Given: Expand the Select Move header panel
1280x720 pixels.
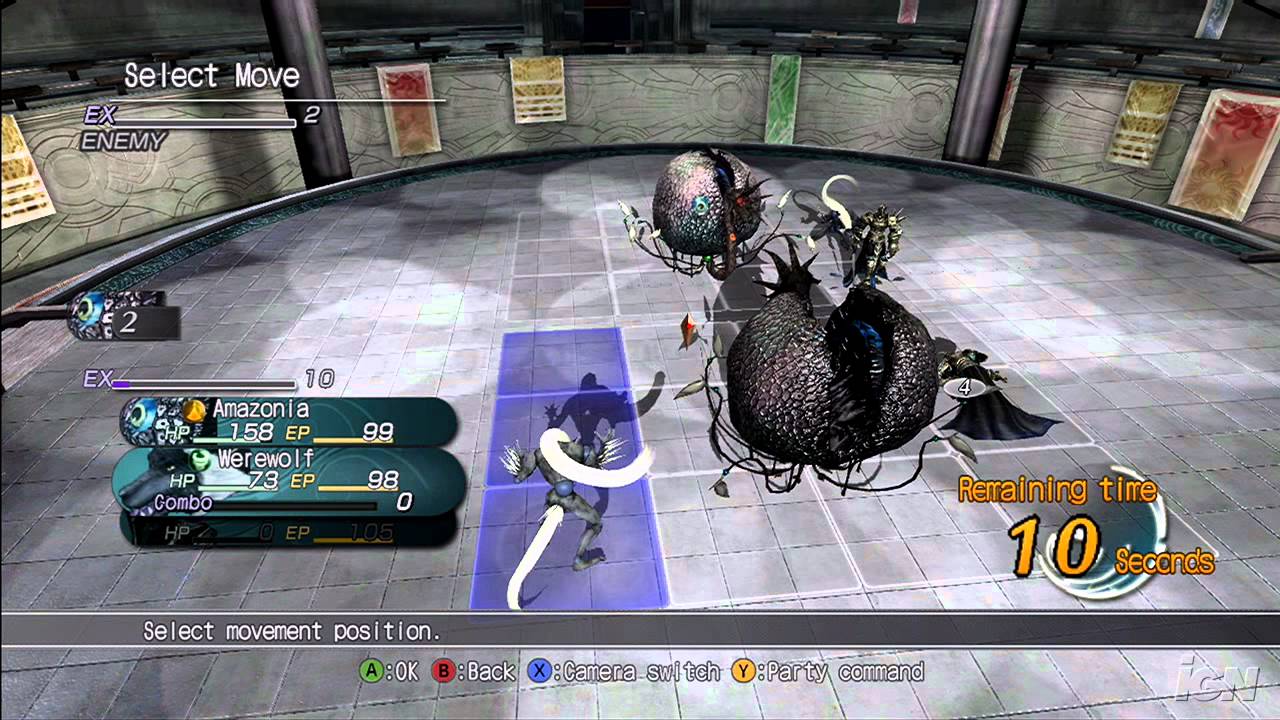Looking at the screenshot, I should [x=213, y=76].
